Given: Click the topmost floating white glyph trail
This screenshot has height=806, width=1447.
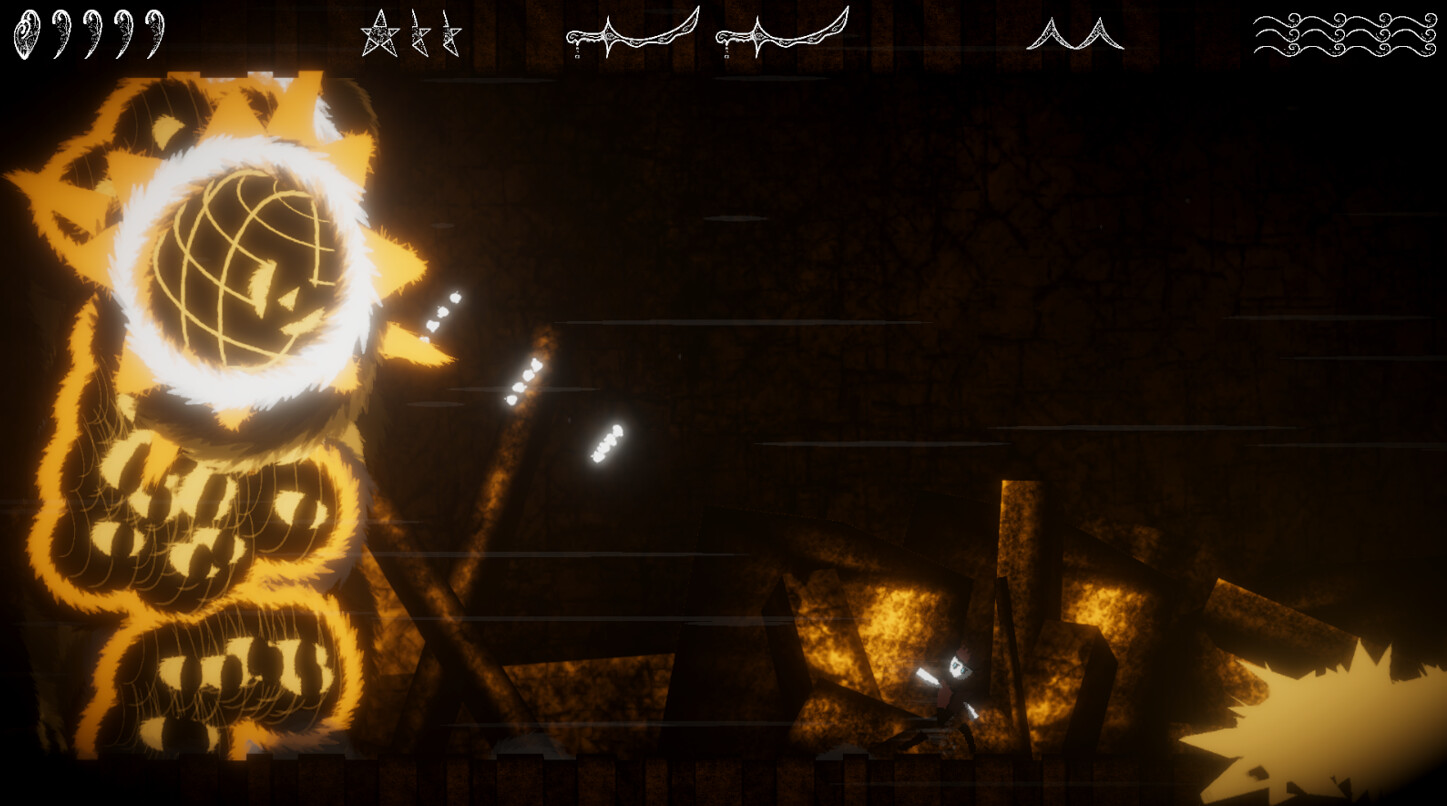Looking at the screenshot, I should click(x=443, y=310).
